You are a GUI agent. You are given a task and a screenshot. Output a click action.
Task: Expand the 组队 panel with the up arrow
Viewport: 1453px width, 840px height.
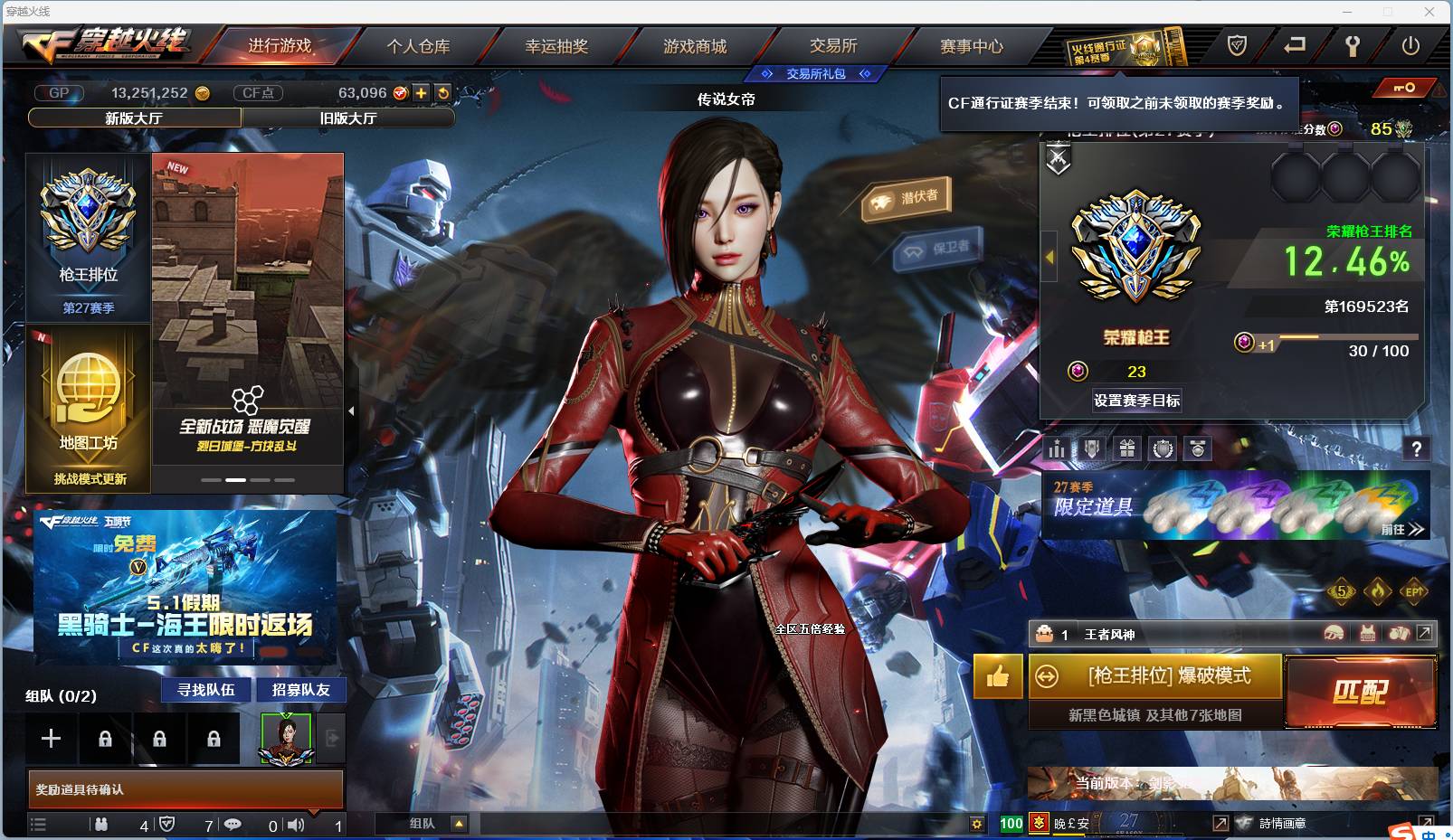point(461,824)
